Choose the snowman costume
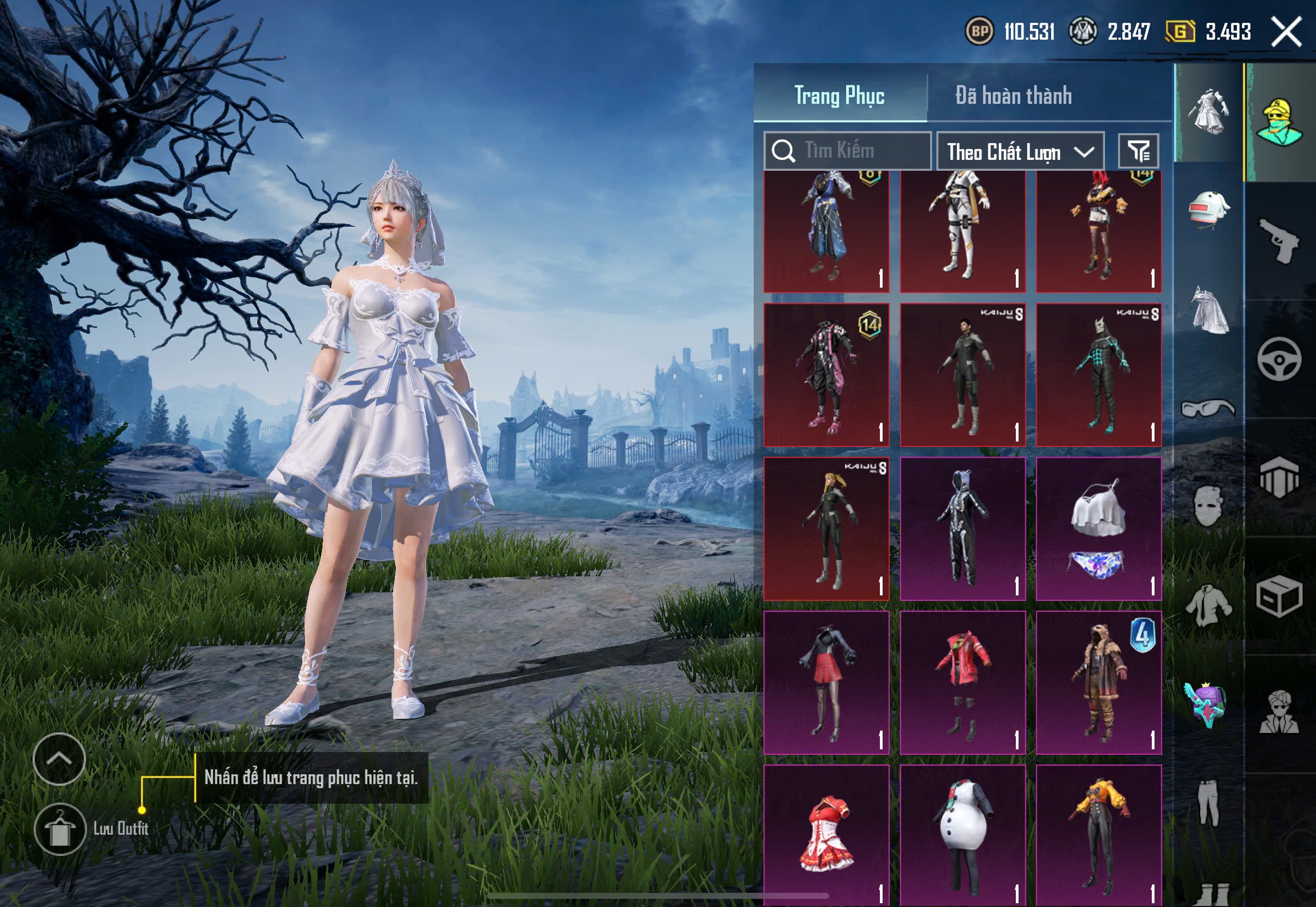This screenshot has width=1316, height=907. point(963,834)
